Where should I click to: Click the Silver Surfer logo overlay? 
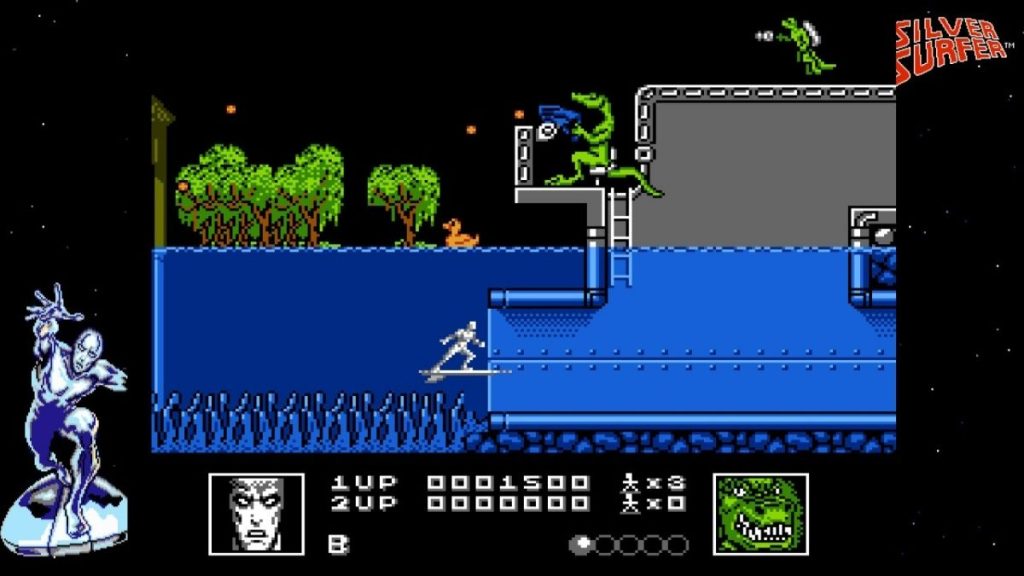coord(951,49)
